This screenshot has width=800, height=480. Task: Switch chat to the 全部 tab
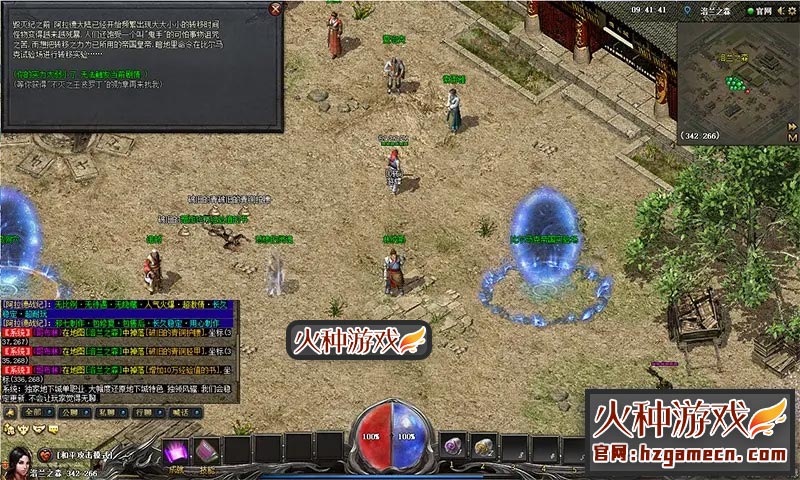click(36, 411)
